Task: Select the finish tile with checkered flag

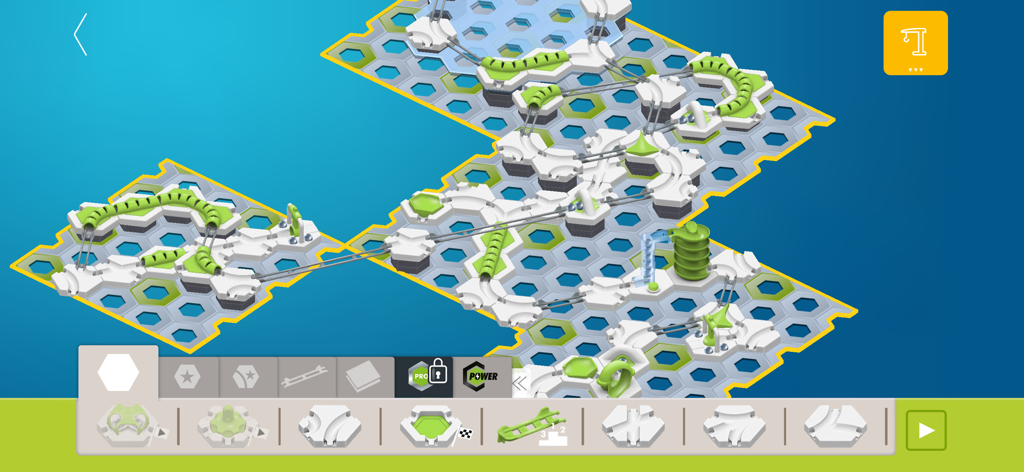Action: coord(433,426)
